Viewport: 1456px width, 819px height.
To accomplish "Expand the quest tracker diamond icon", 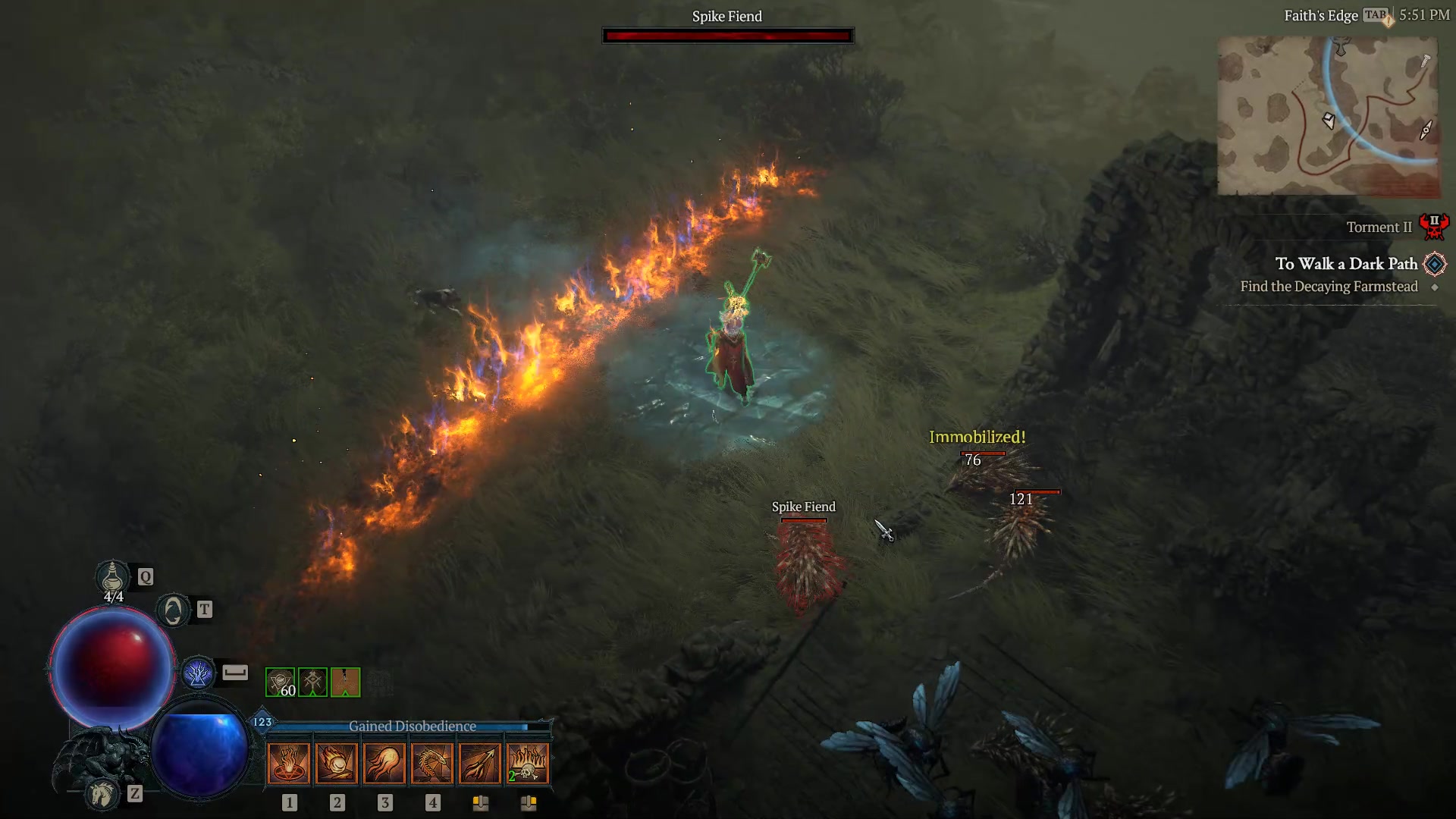I will (1436, 264).
